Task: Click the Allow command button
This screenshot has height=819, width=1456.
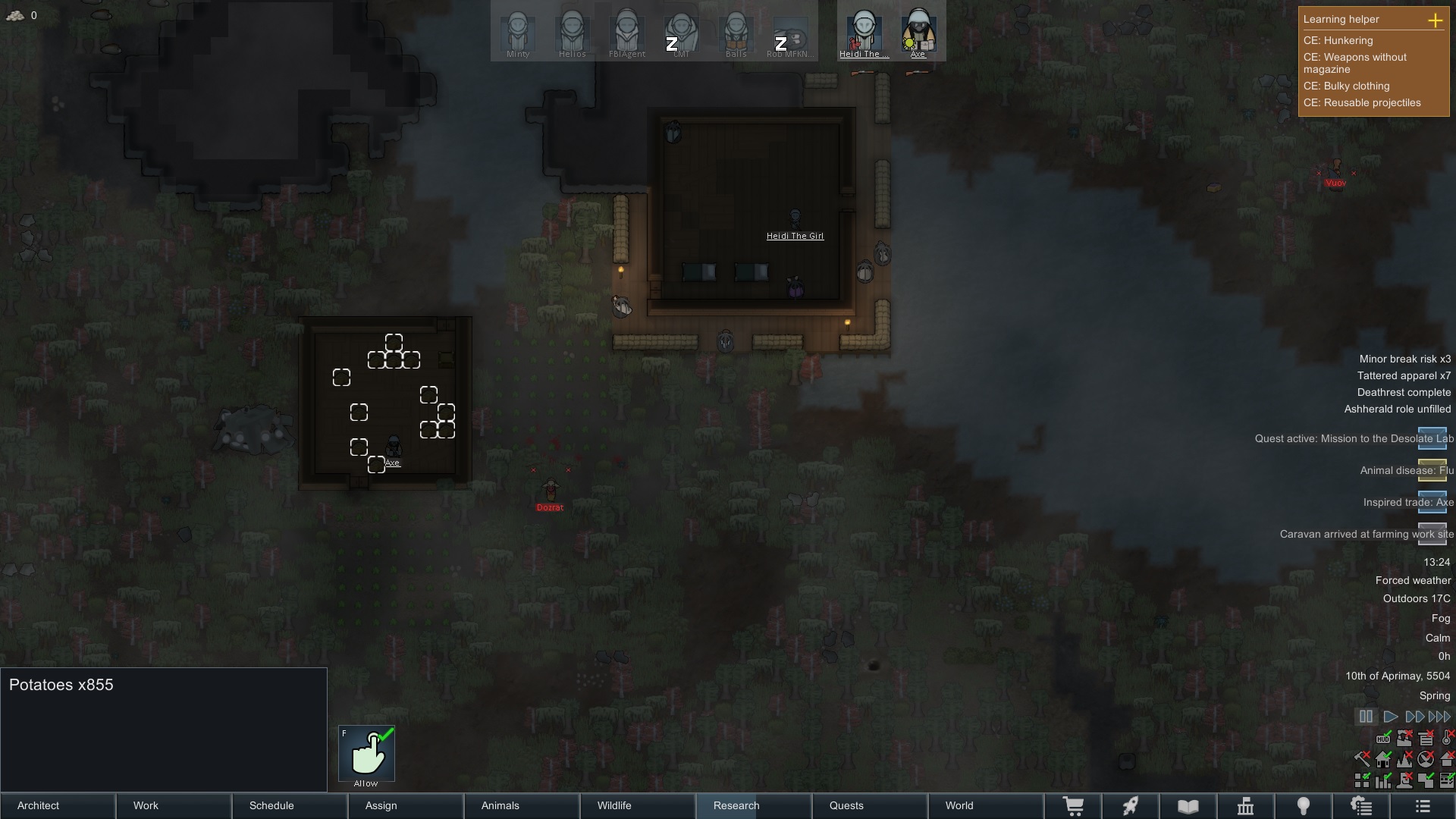Action: (x=366, y=755)
